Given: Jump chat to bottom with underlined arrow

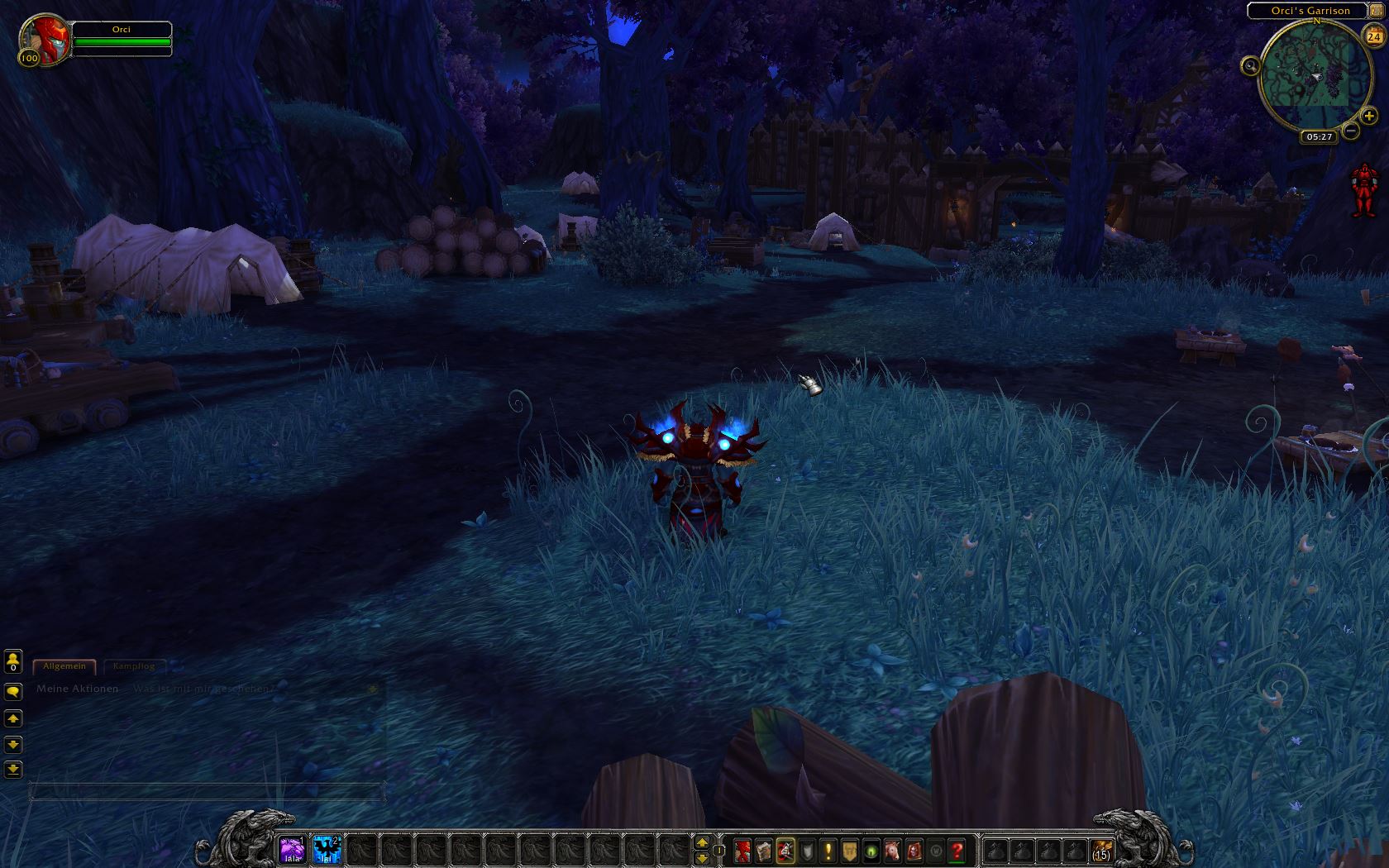Looking at the screenshot, I should (x=13, y=770).
